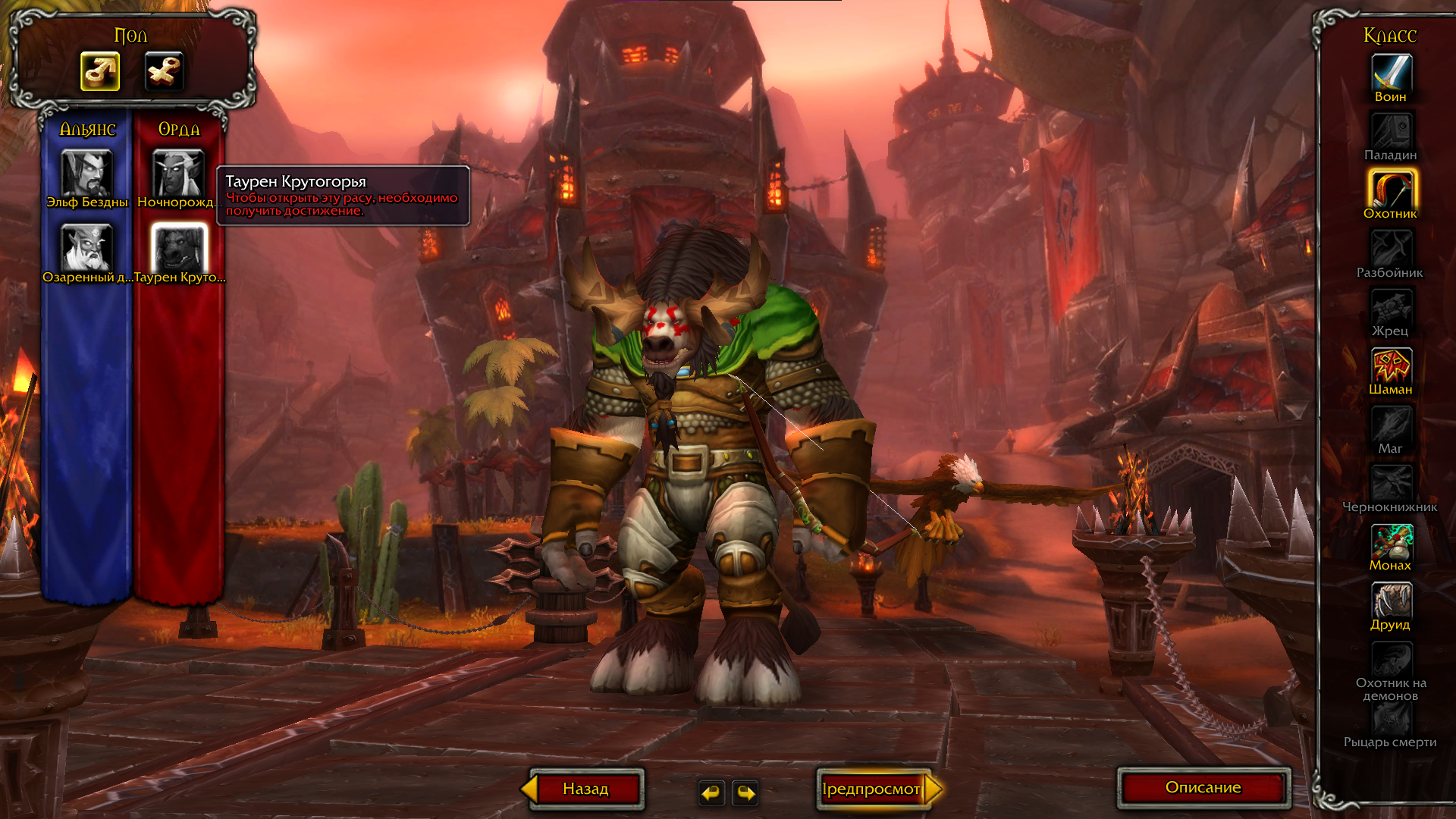
Task: Pick the Шаман class icon
Action: pyautogui.click(x=1391, y=366)
